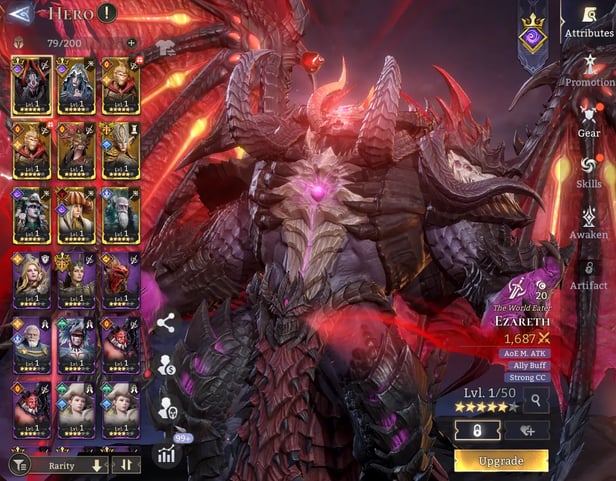Open the Promotion tab
The image size is (616, 481).
[x=589, y=72]
